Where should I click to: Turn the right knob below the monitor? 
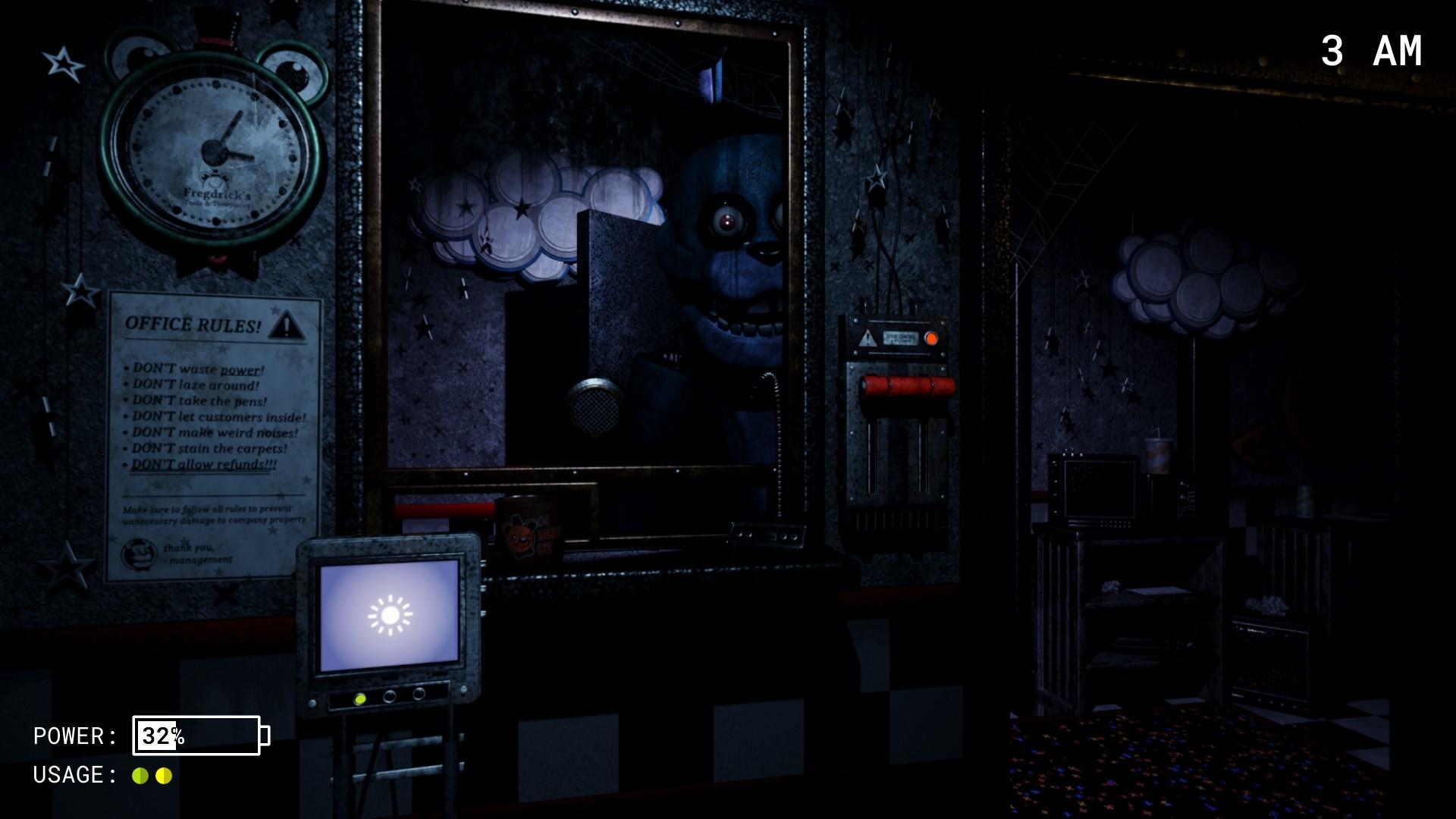tap(419, 694)
